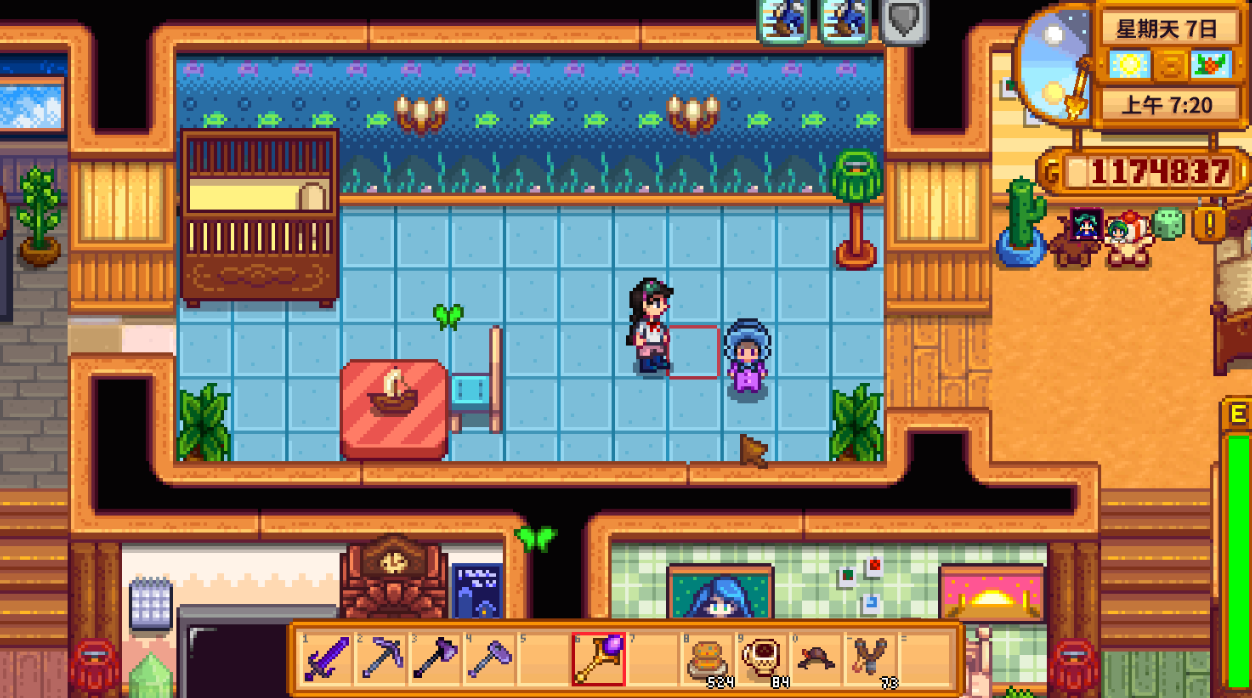Select the hoe in slot 4
This screenshot has width=1252, height=698.
click(x=489, y=659)
